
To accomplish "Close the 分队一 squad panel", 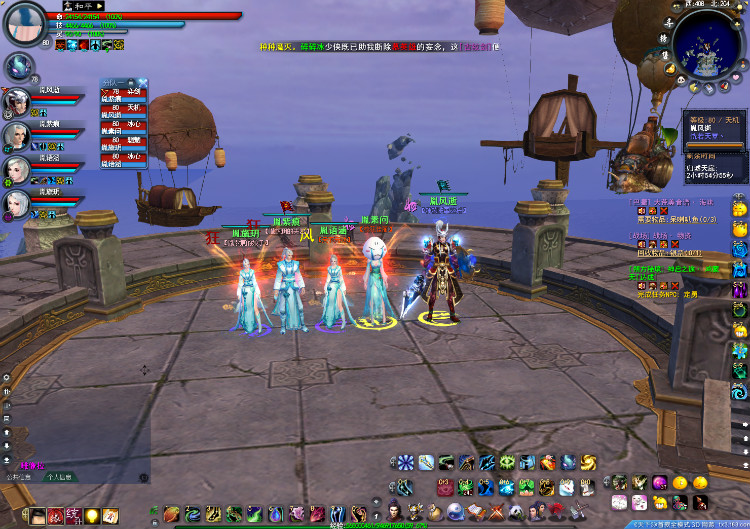I will click(143, 82).
